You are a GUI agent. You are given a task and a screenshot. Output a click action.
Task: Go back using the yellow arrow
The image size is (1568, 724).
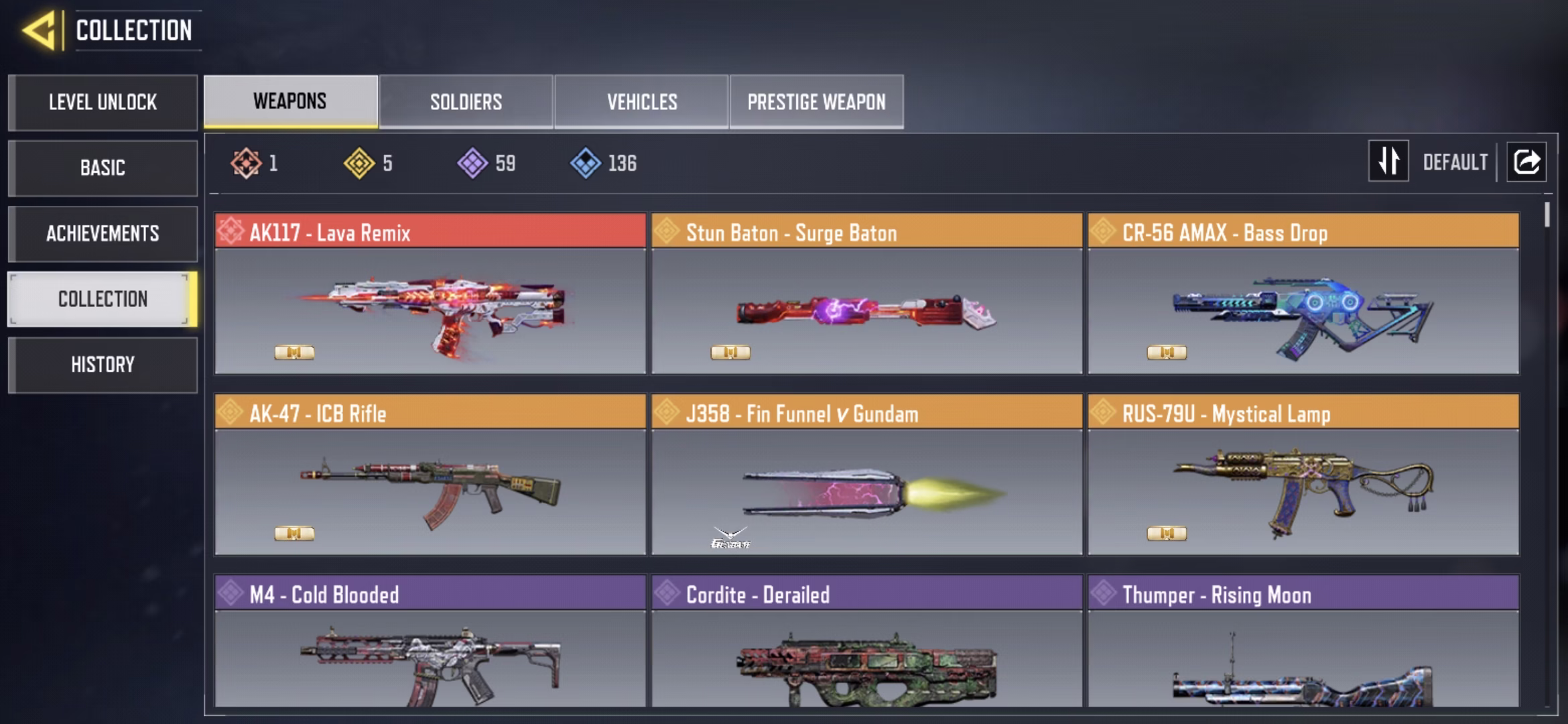click(x=39, y=30)
